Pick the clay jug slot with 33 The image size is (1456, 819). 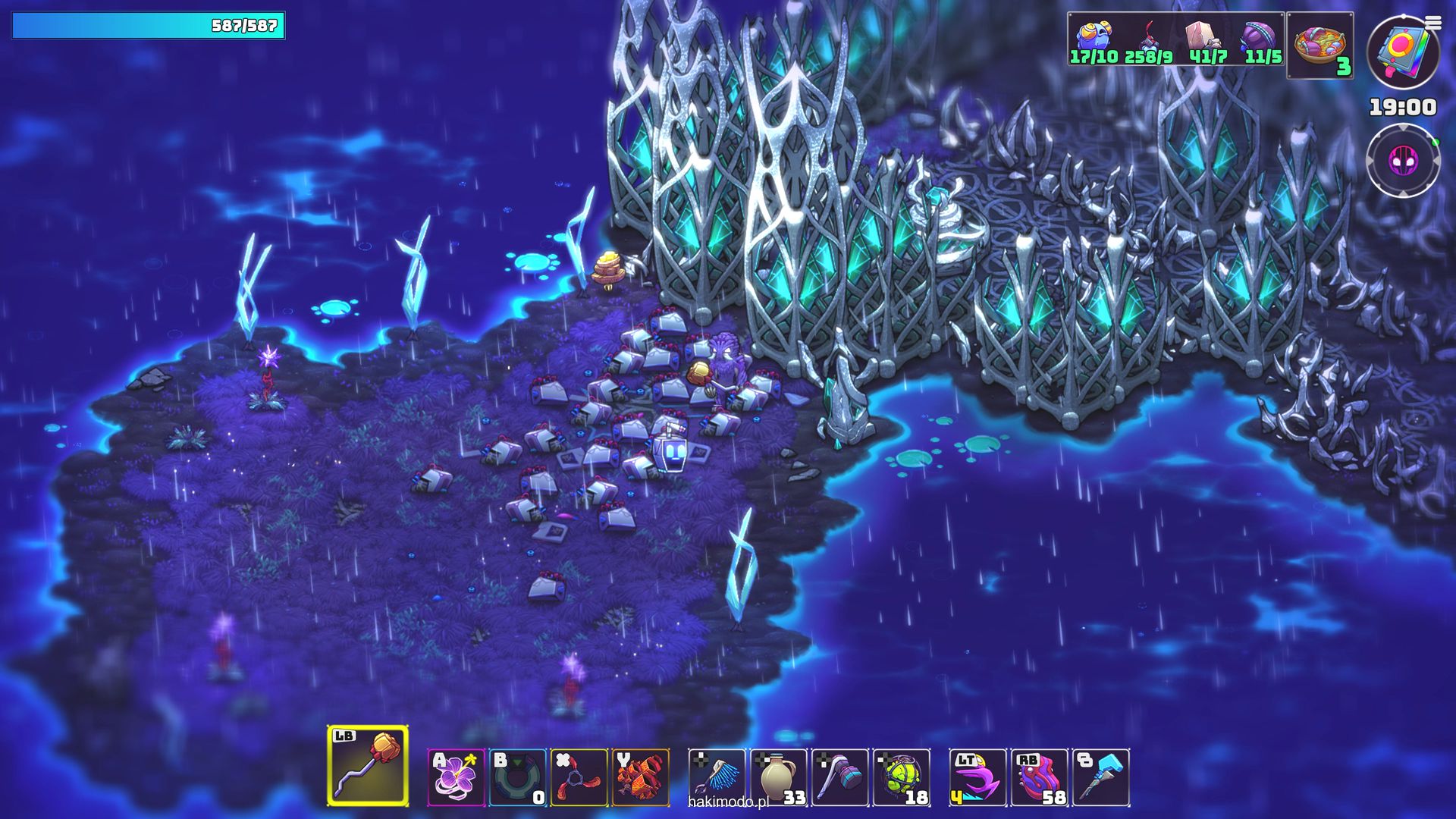778,777
